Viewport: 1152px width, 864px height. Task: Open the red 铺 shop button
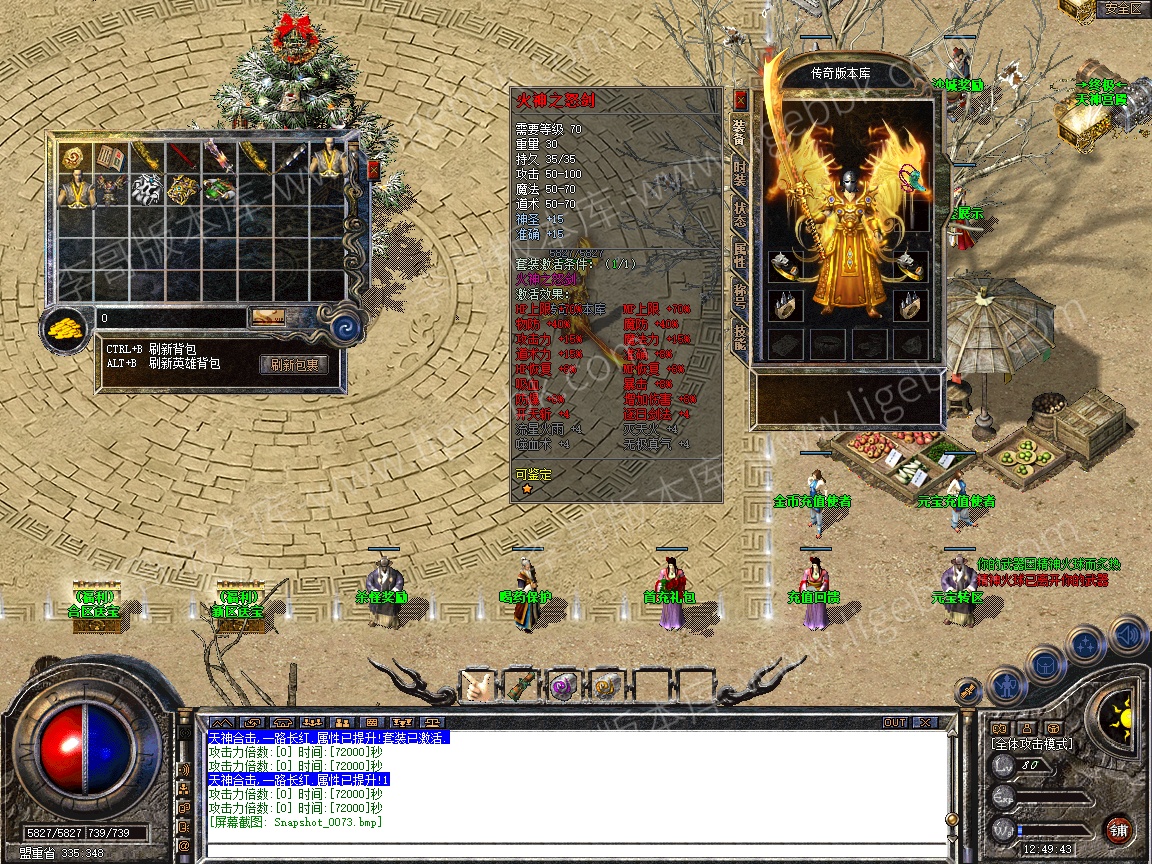pos(1118,829)
